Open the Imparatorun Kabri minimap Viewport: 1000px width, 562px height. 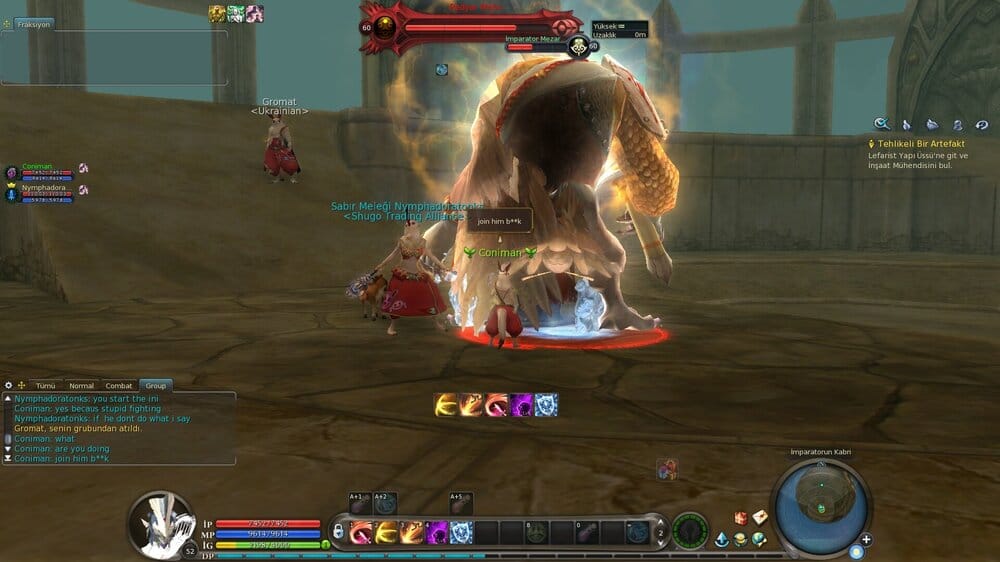coord(820,503)
